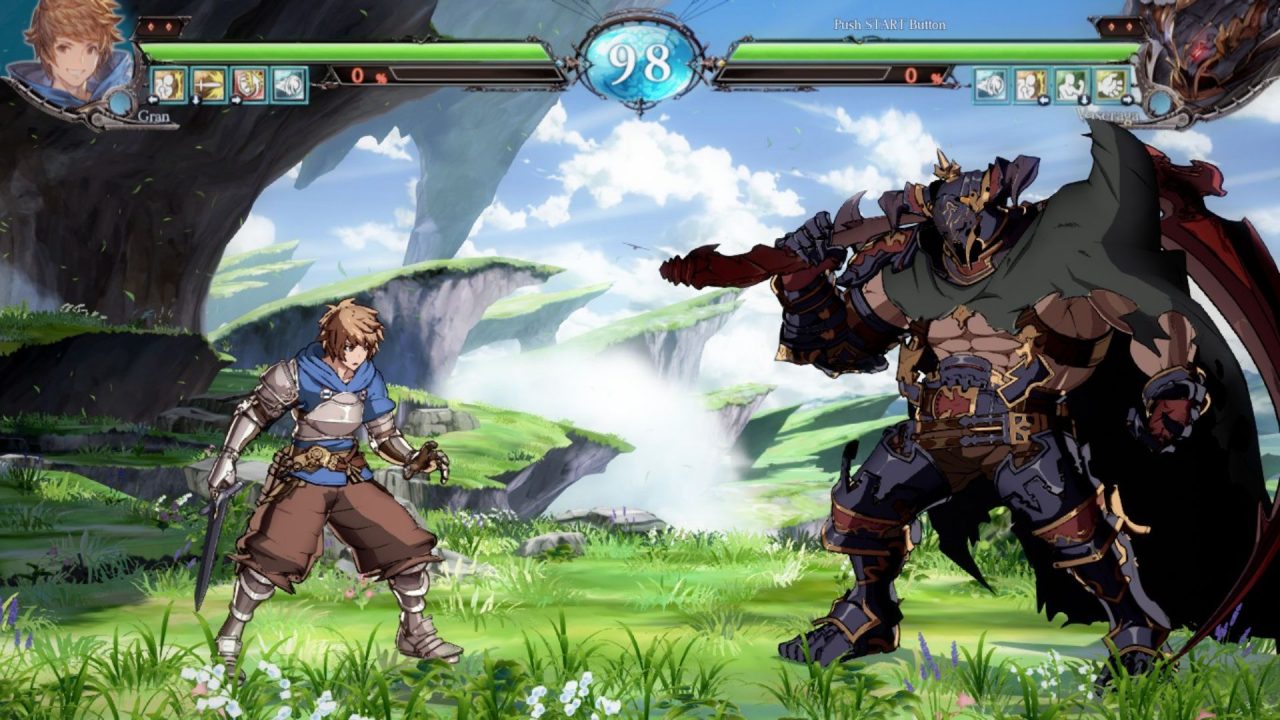Click Vaseraga's grab skill icon
The height and width of the screenshot is (720, 1280).
pyautogui.click(x=1031, y=84)
